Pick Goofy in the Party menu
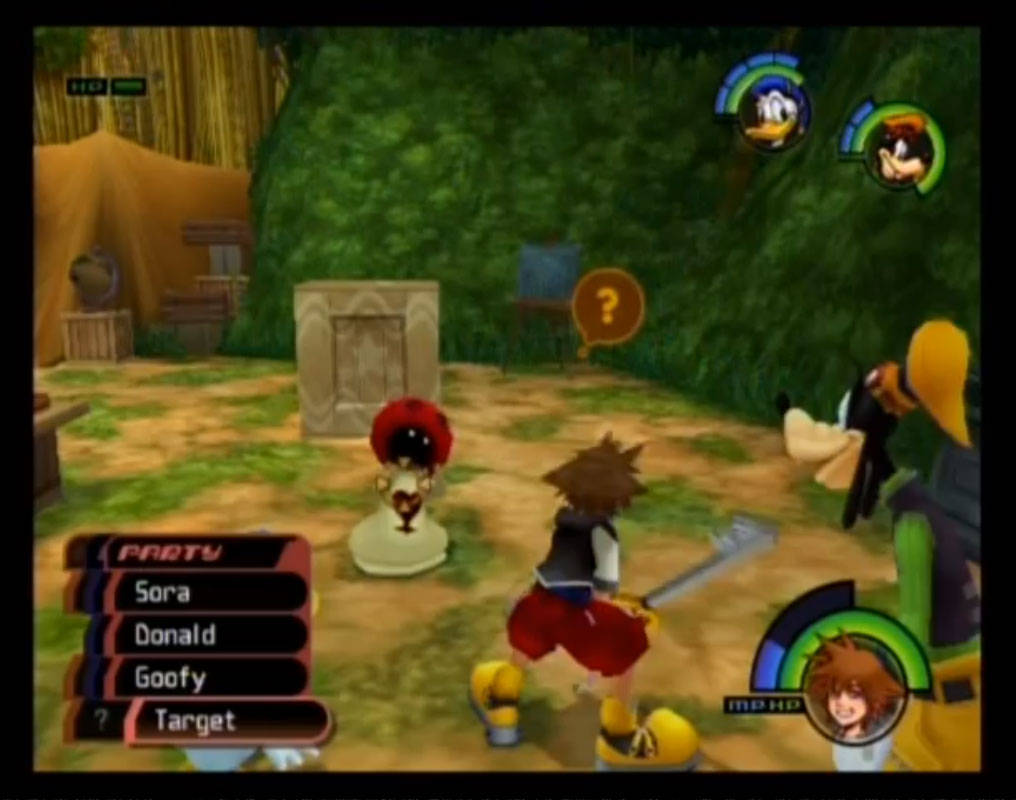The image size is (1016, 800). click(190, 678)
